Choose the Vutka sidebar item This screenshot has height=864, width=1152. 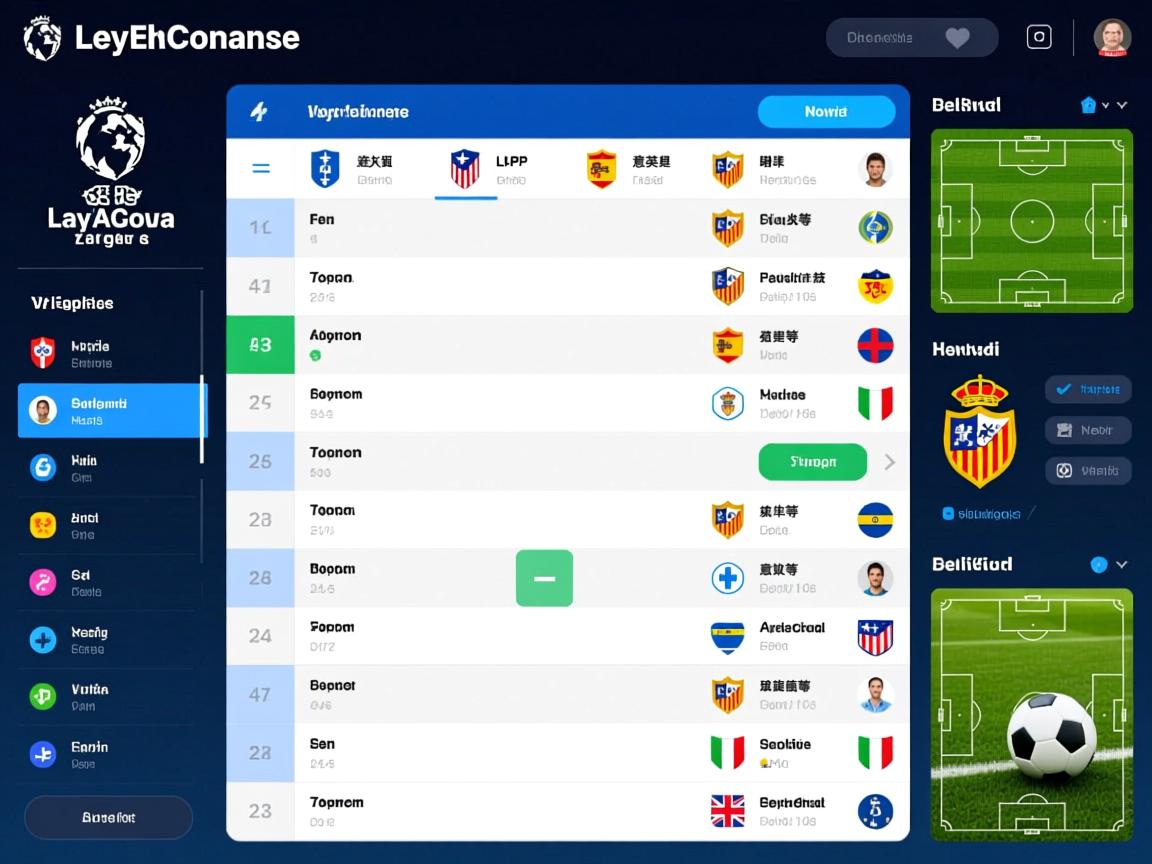(x=110, y=696)
